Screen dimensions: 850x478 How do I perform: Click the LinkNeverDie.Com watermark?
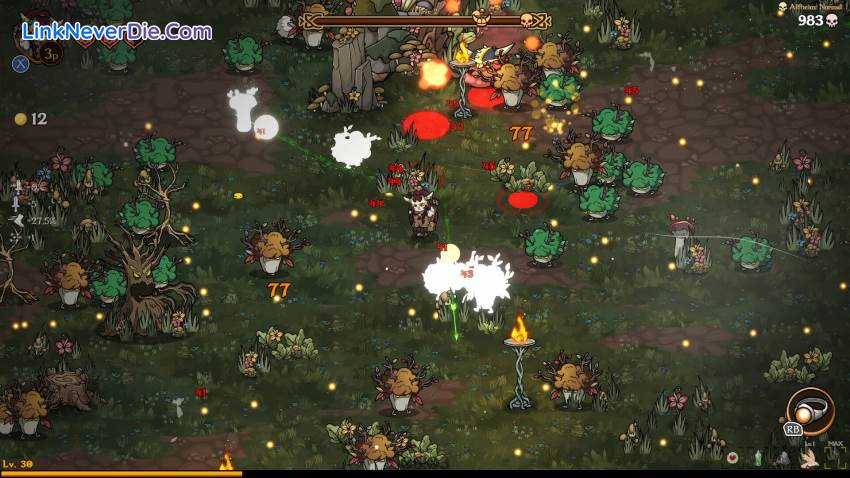point(116,31)
